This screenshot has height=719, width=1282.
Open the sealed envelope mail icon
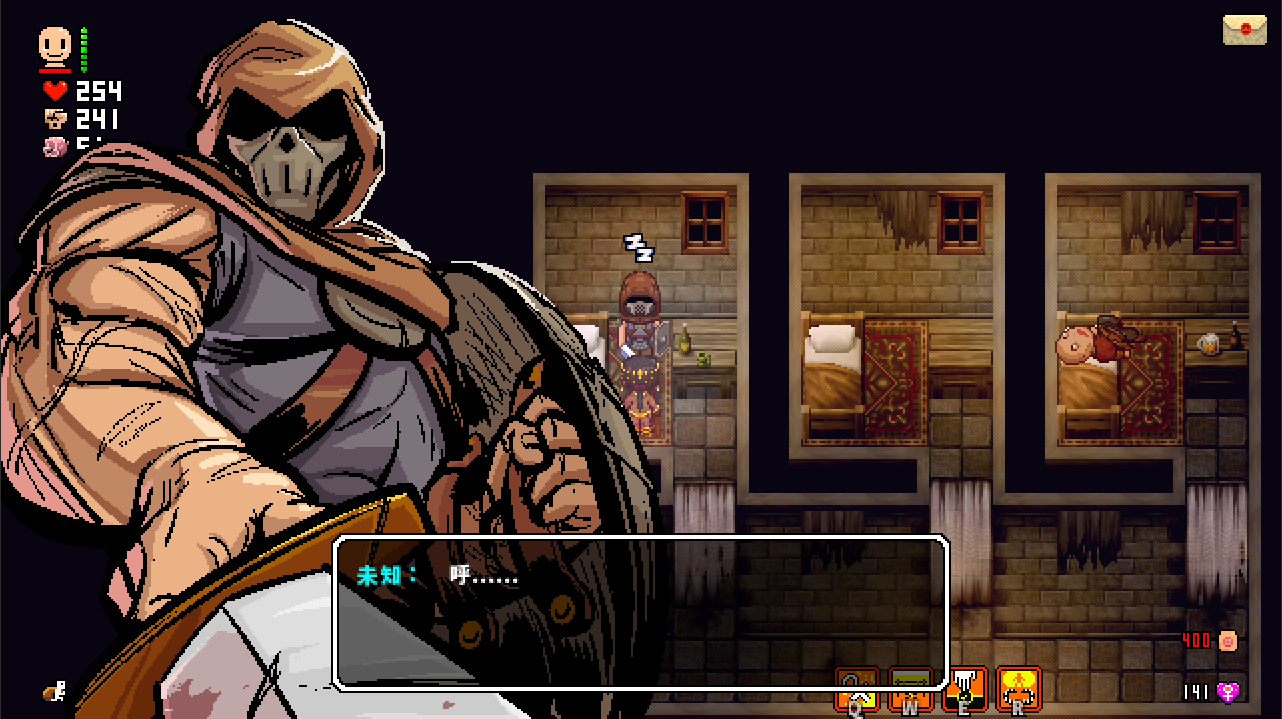tap(1244, 29)
